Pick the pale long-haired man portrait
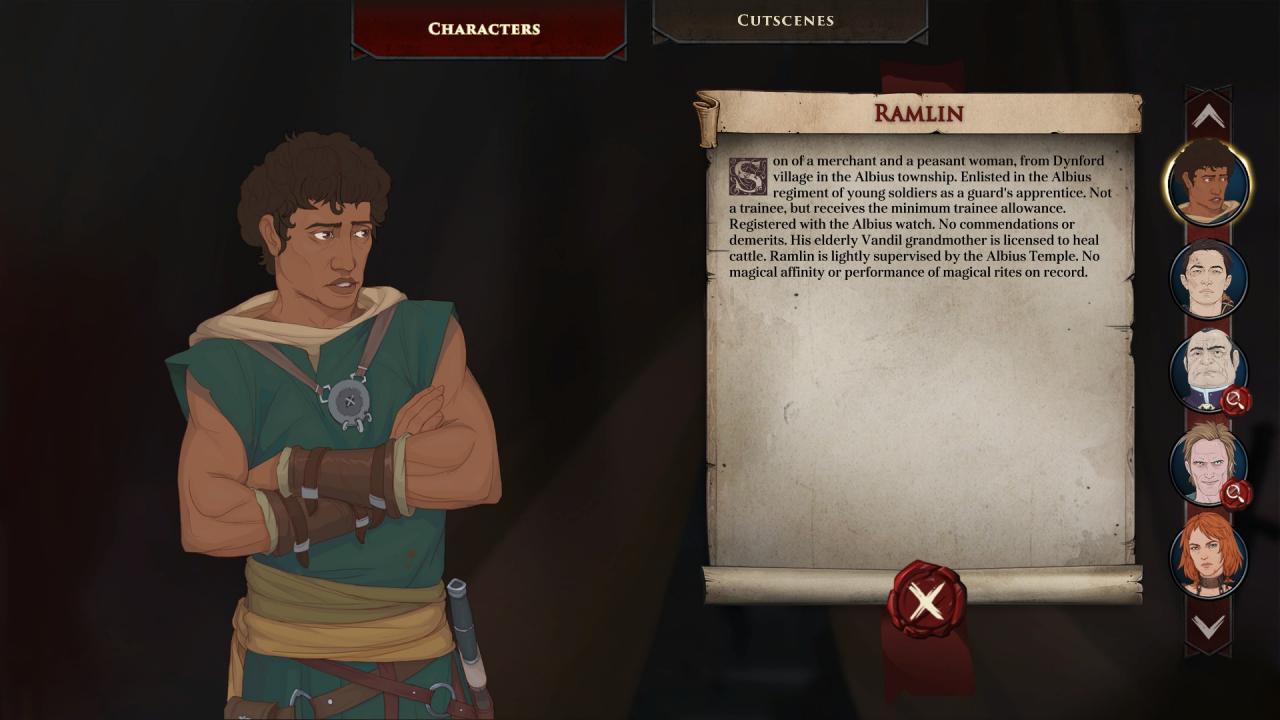 (1208, 463)
